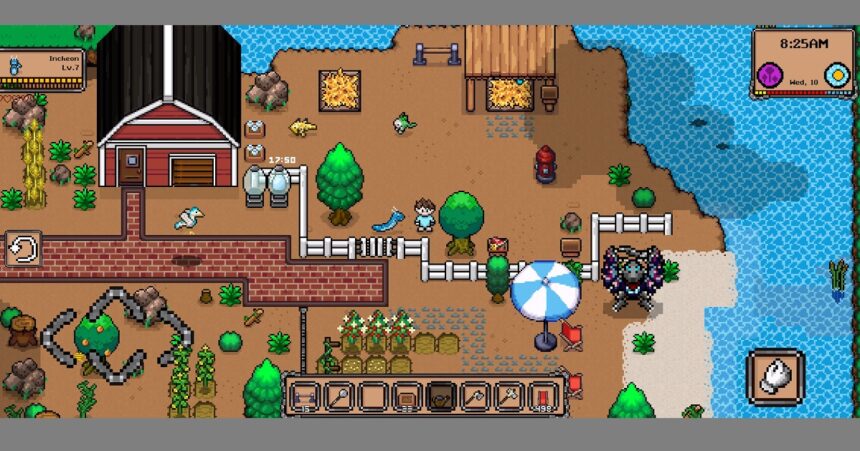Click the sunny weather icon on clock
The width and height of the screenshot is (860, 451).
pos(835,75)
